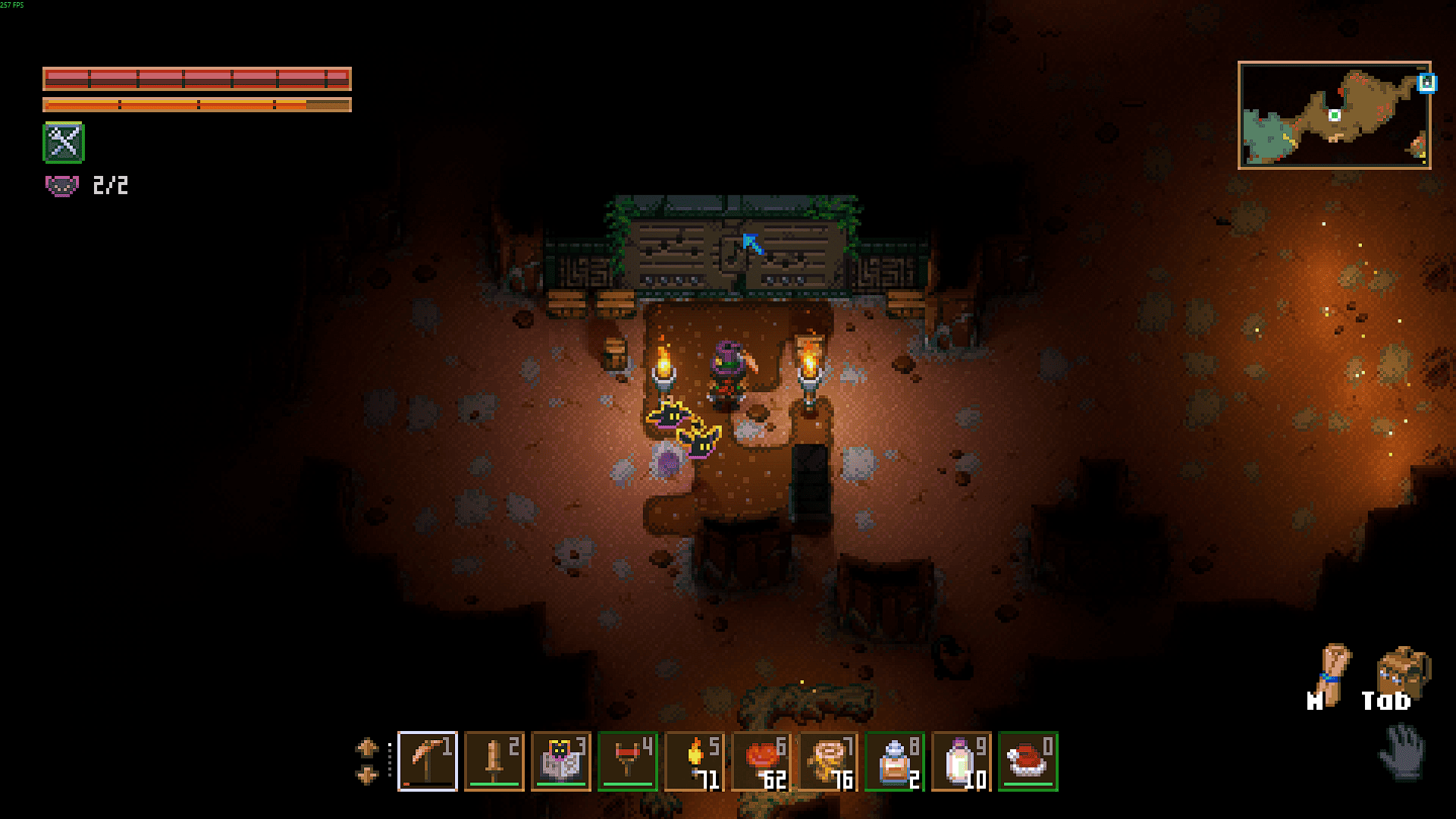
Task: Select the pickaxe hotbar slot
Action: [x=427, y=761]
